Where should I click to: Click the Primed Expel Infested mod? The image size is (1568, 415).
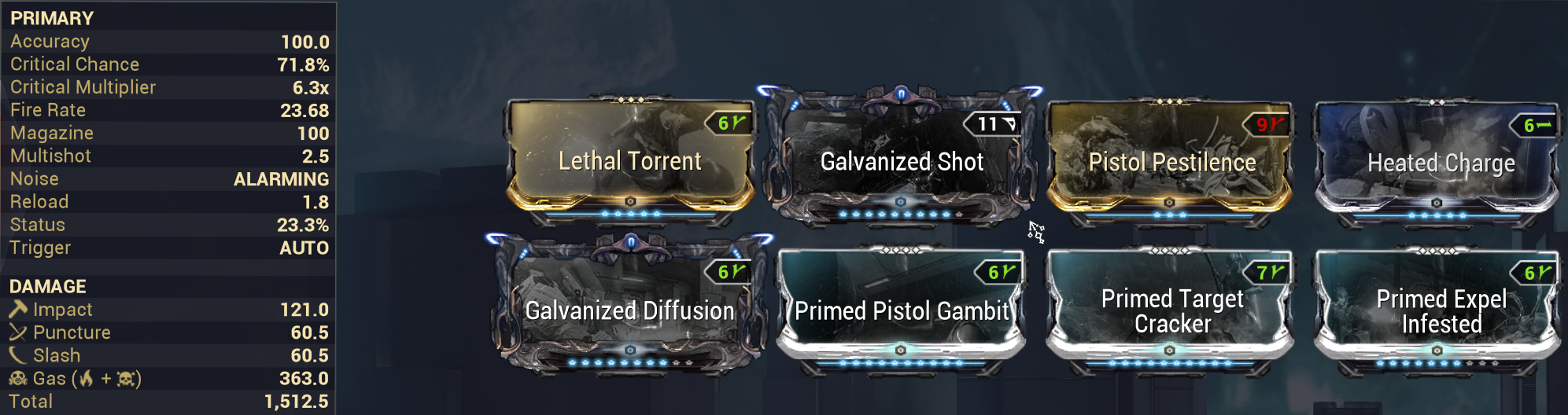(x=1441, y=309)
